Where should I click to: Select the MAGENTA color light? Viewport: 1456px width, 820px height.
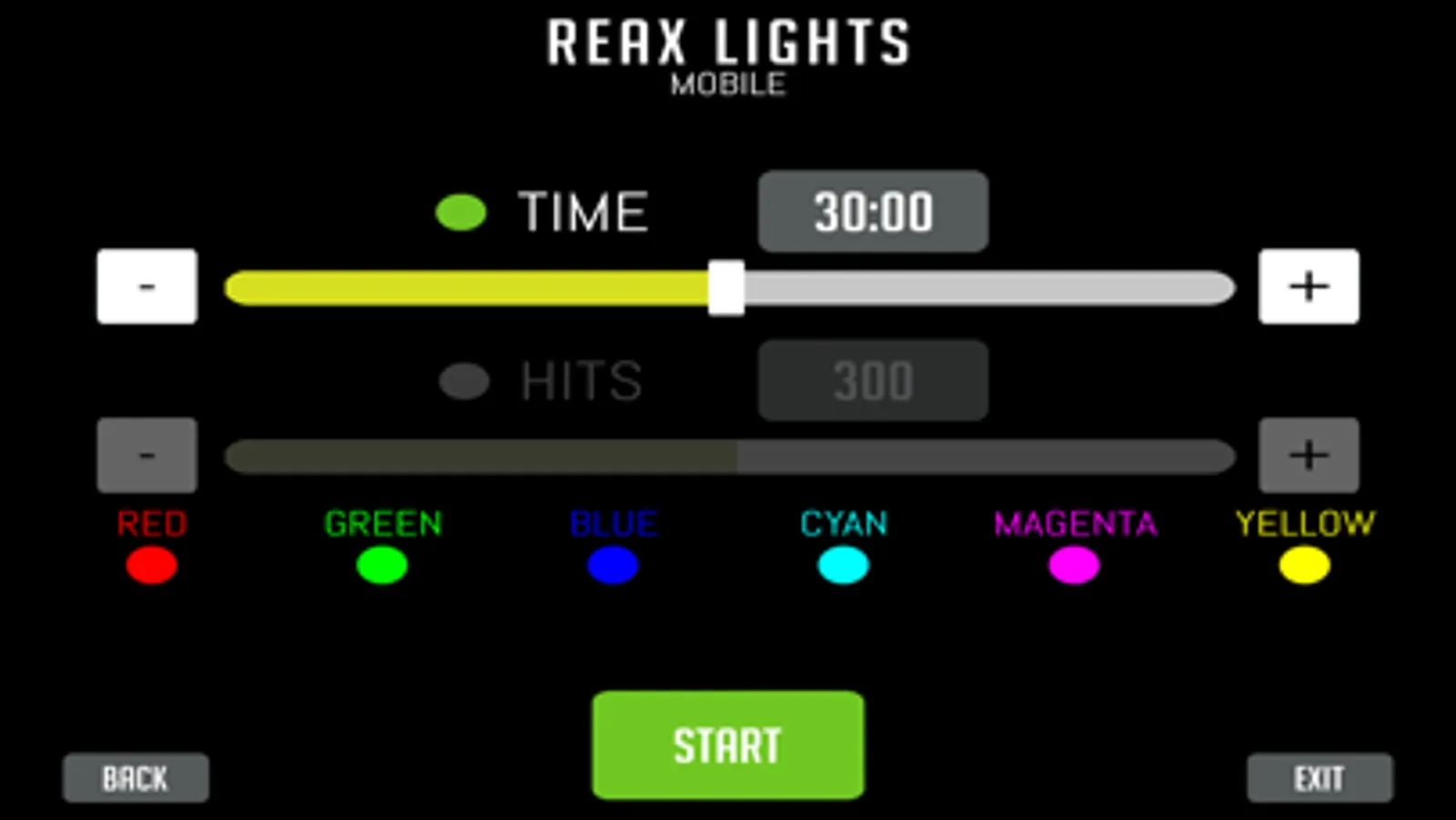(x=1073, y=566)
